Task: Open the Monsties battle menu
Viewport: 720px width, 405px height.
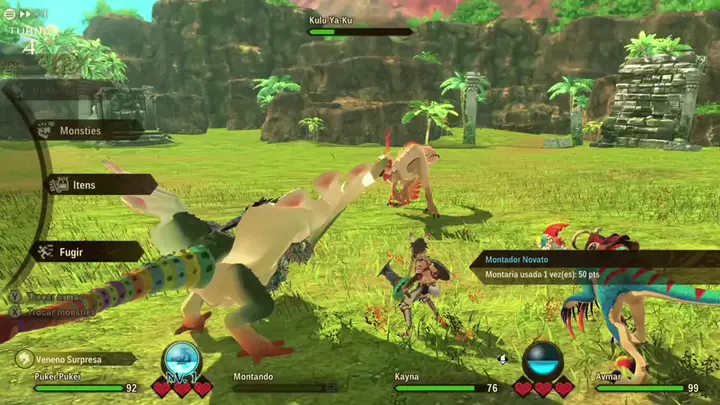Action: click(87, 130)
